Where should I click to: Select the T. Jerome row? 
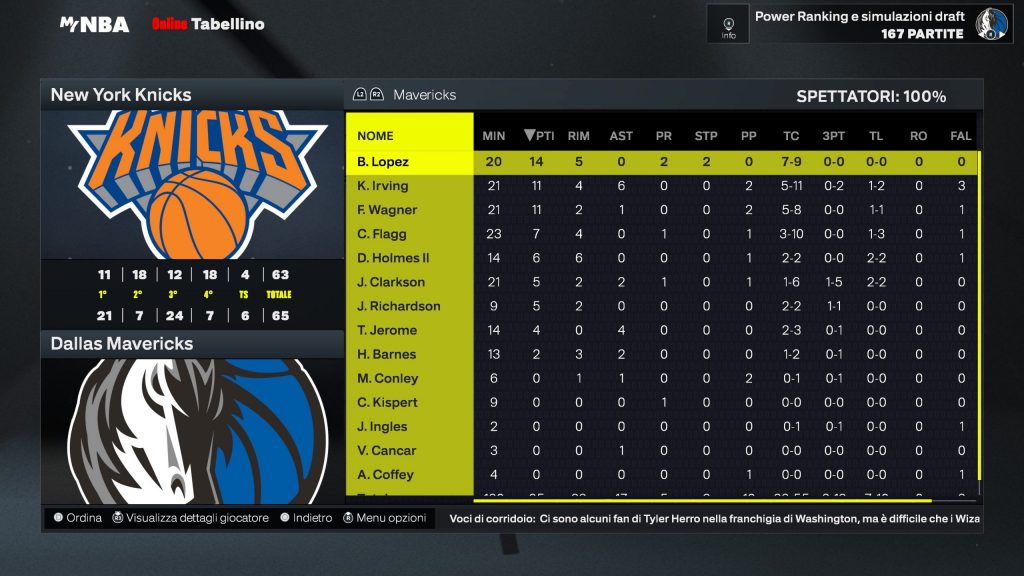point(387,330)
